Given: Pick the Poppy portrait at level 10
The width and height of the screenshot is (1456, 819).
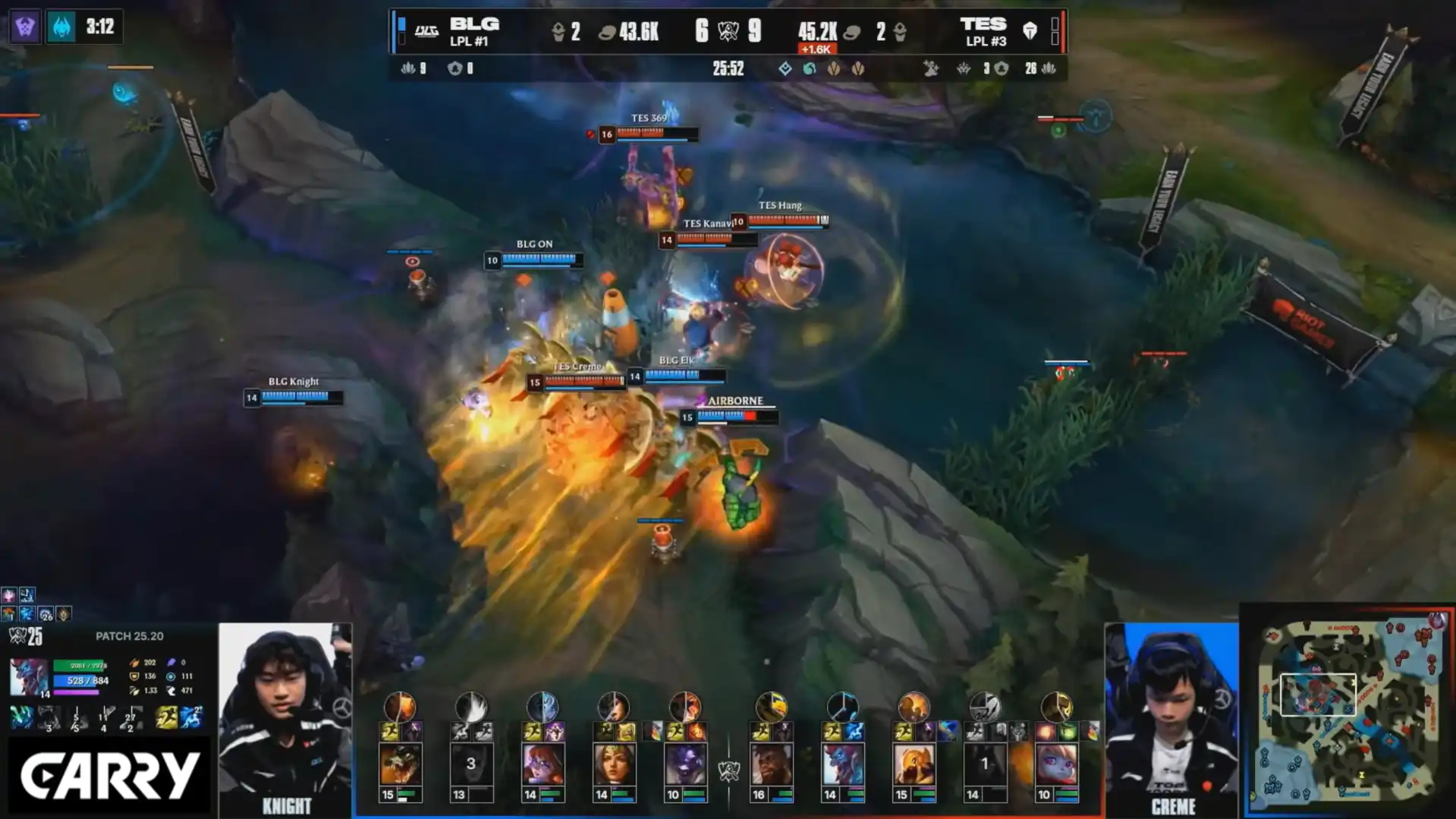Looking at the screenshot, I should pos(1056,764).
